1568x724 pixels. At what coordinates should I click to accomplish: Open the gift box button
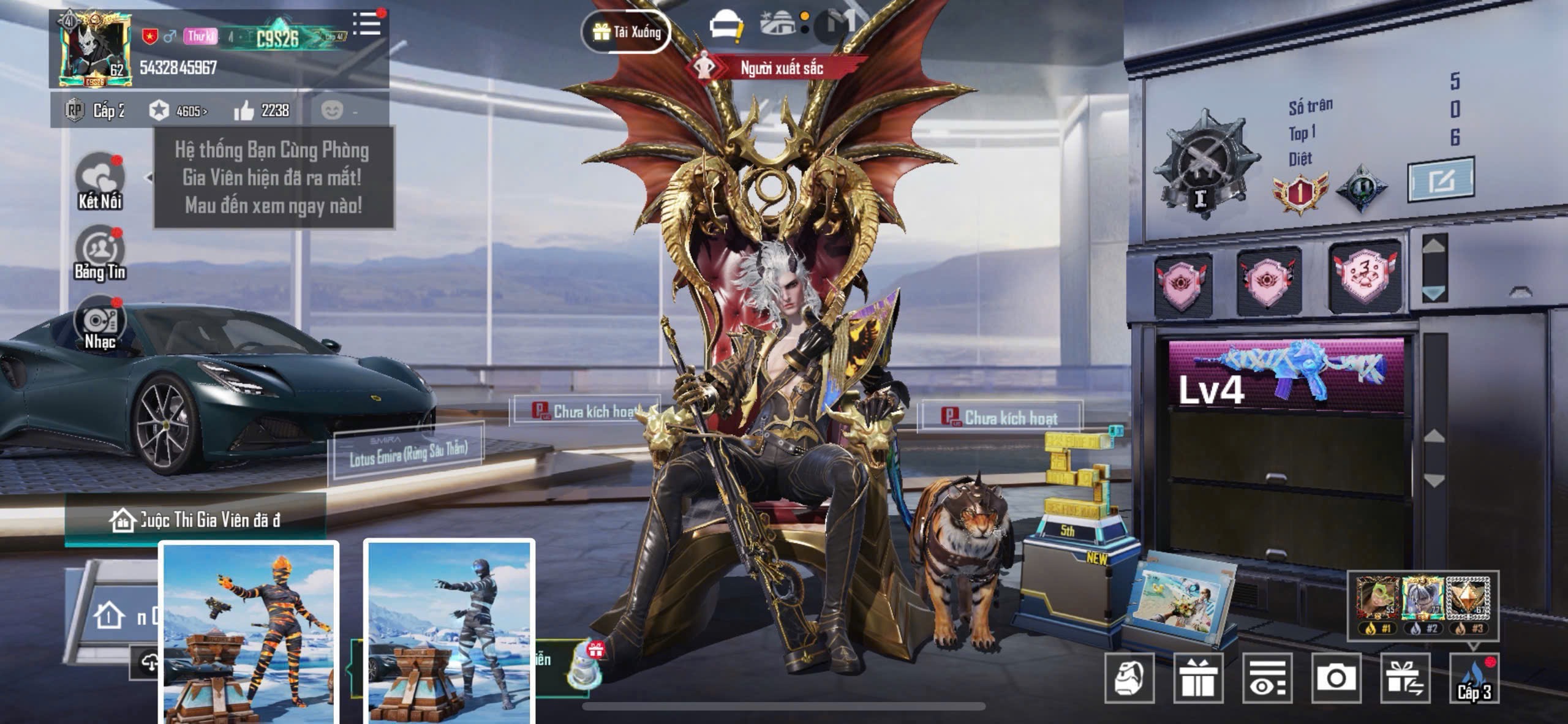click(1198, 677)
